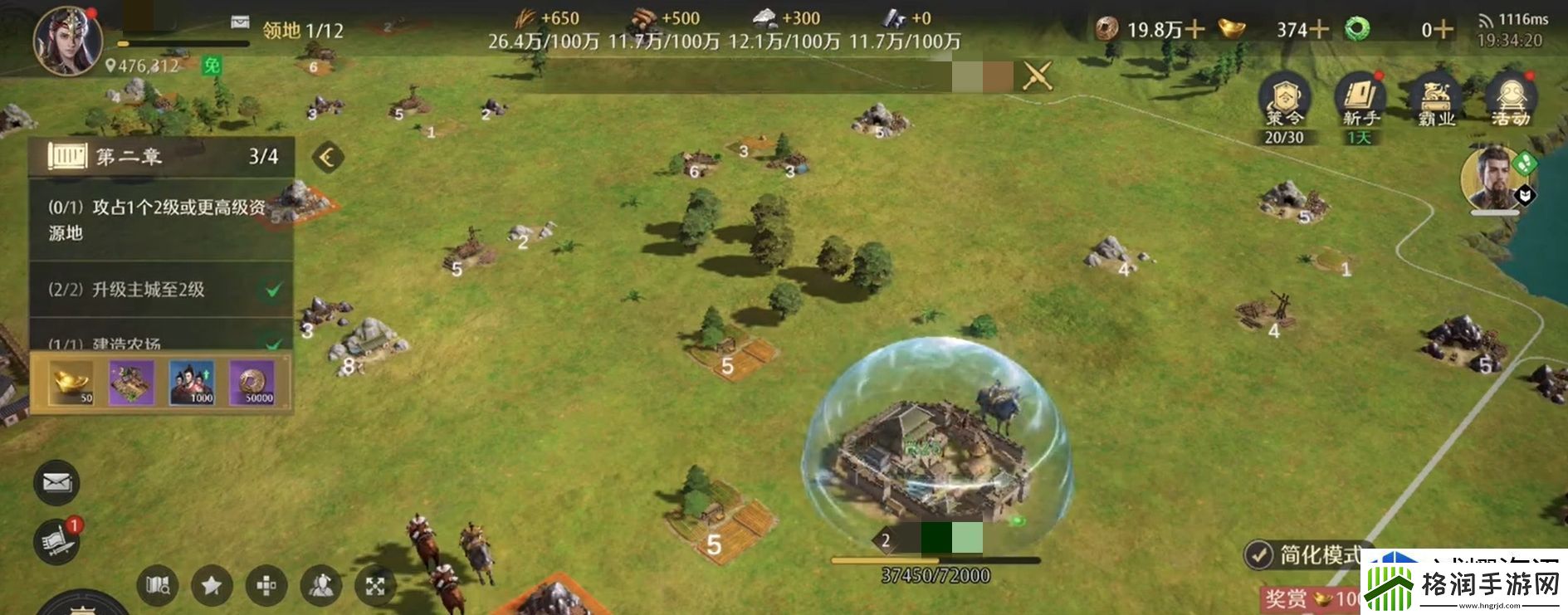The width and height of the screenshot is (1568, 615).
Task: Open the 策令 decree menu
Action: coord(1283,105)
